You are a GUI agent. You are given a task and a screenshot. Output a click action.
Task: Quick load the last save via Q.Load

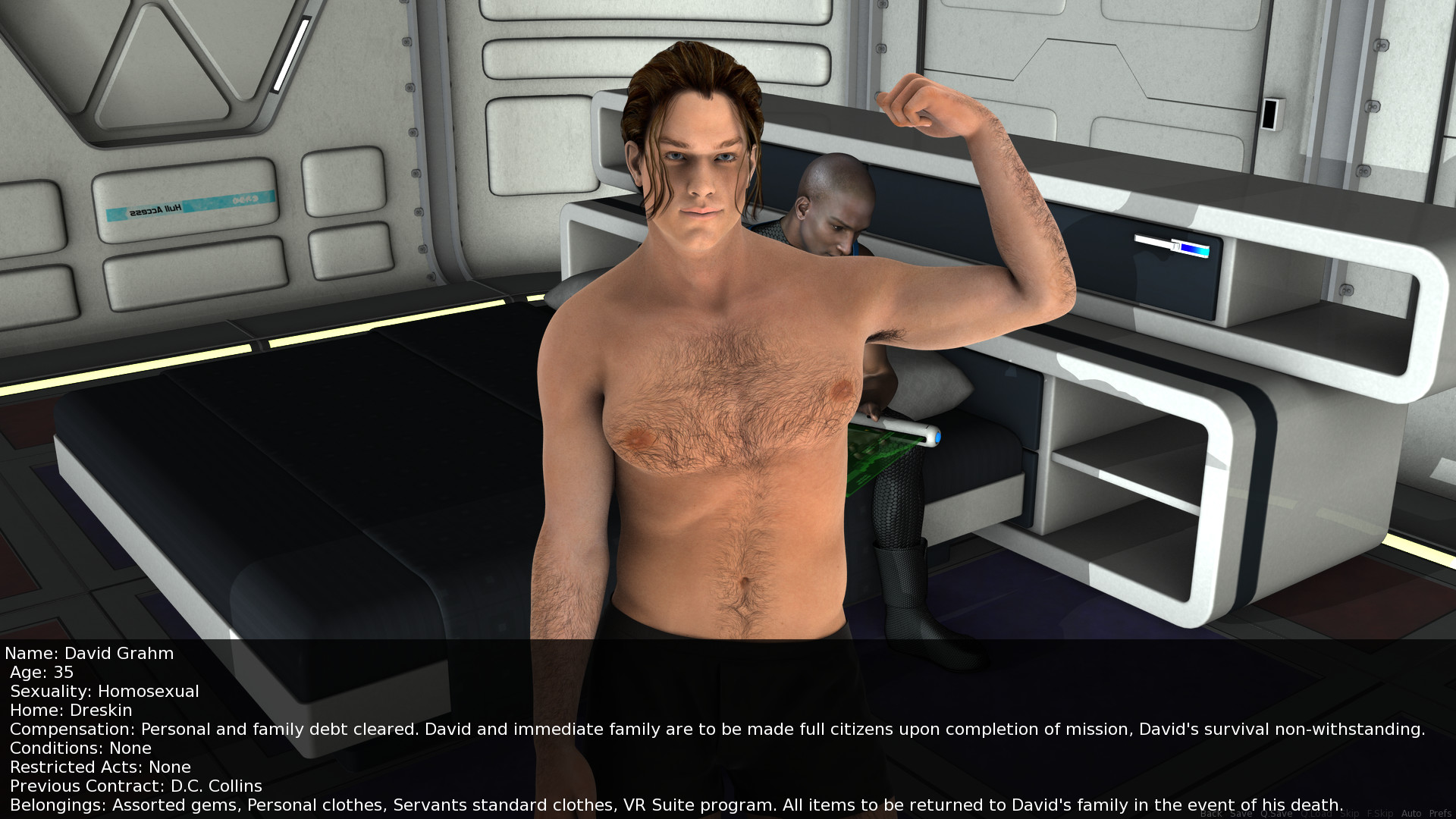point(1316,813)
